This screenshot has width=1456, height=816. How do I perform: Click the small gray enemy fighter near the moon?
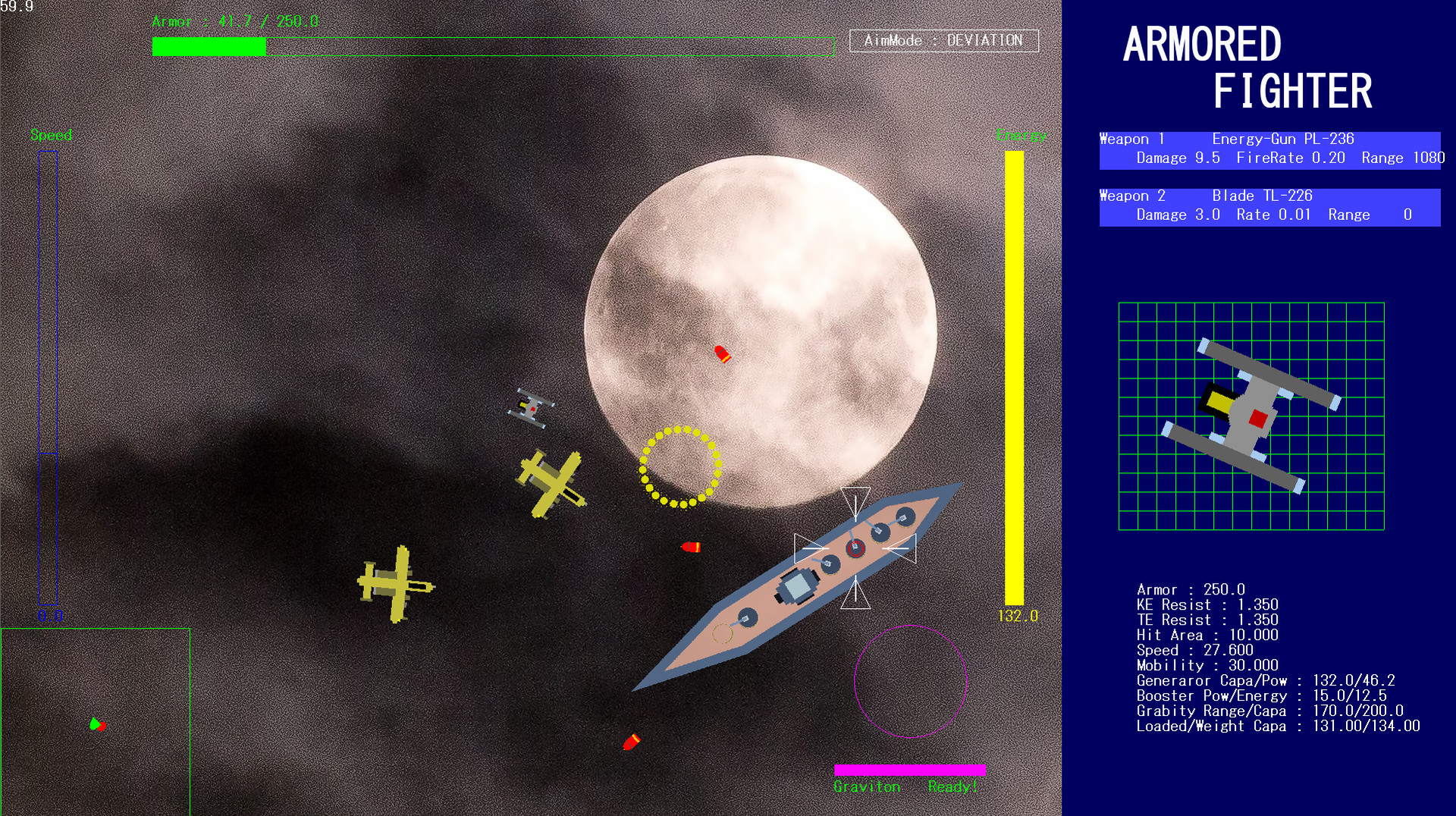(531, 406)
